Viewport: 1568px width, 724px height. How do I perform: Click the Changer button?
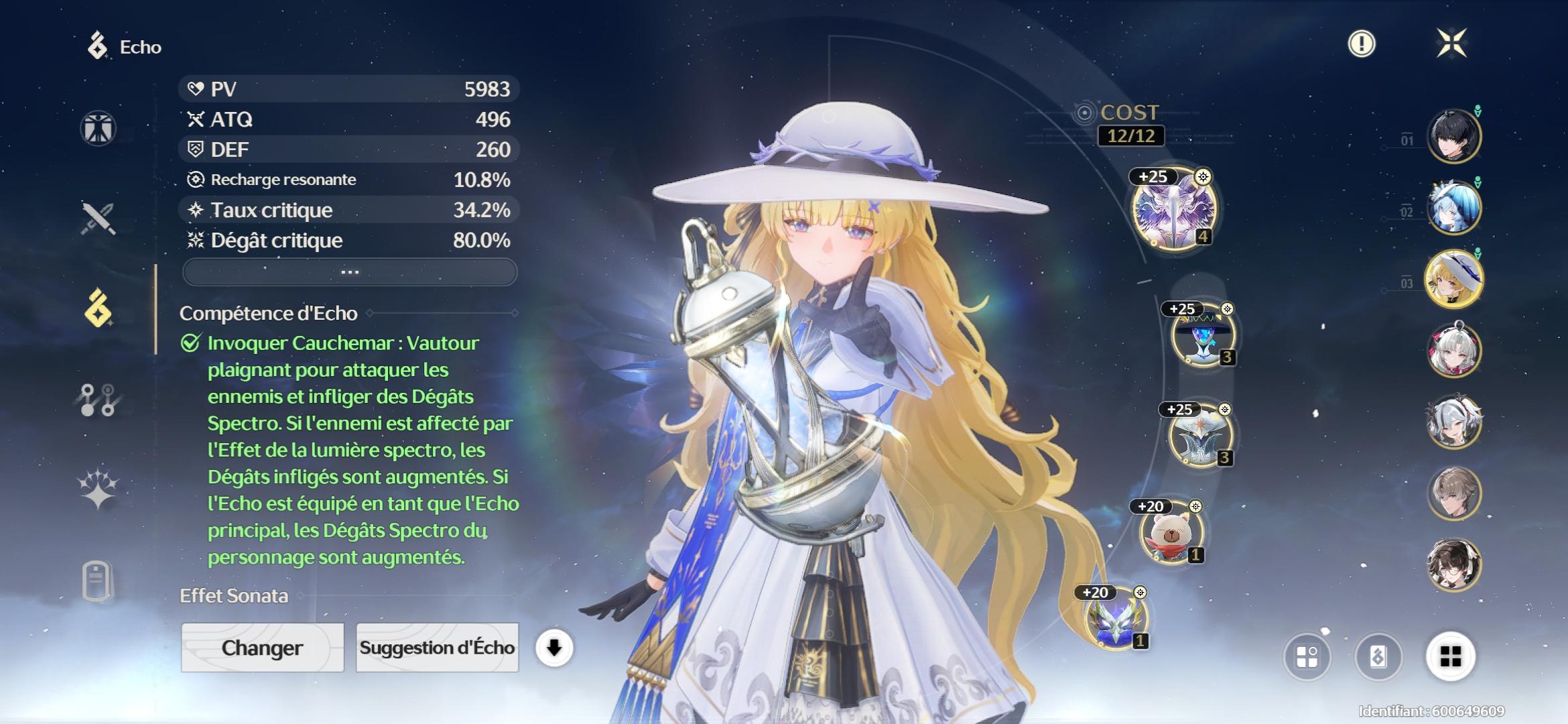(x=262, y=648)
